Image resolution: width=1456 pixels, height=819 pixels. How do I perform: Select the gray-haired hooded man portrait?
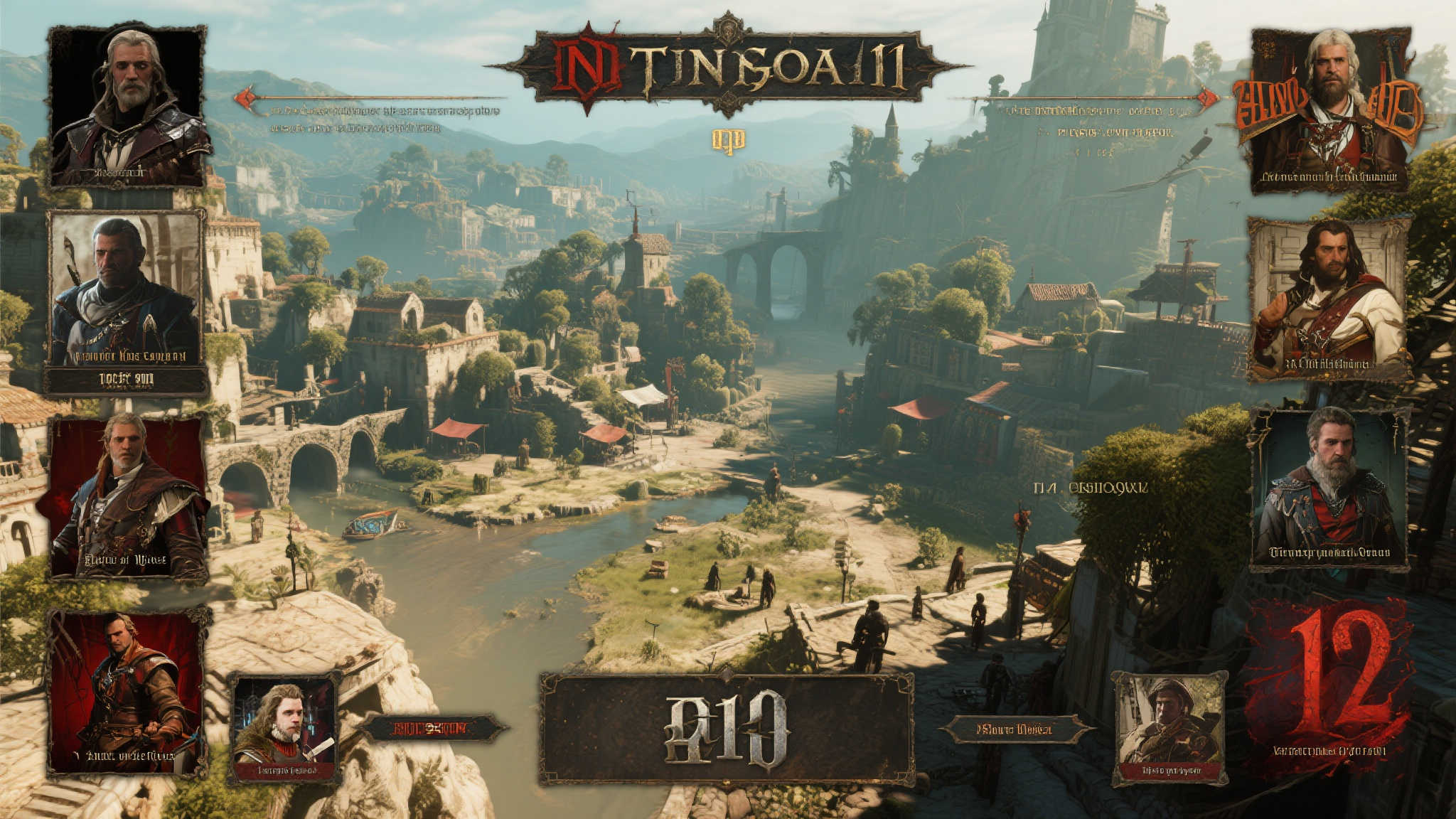click(128, 107)
